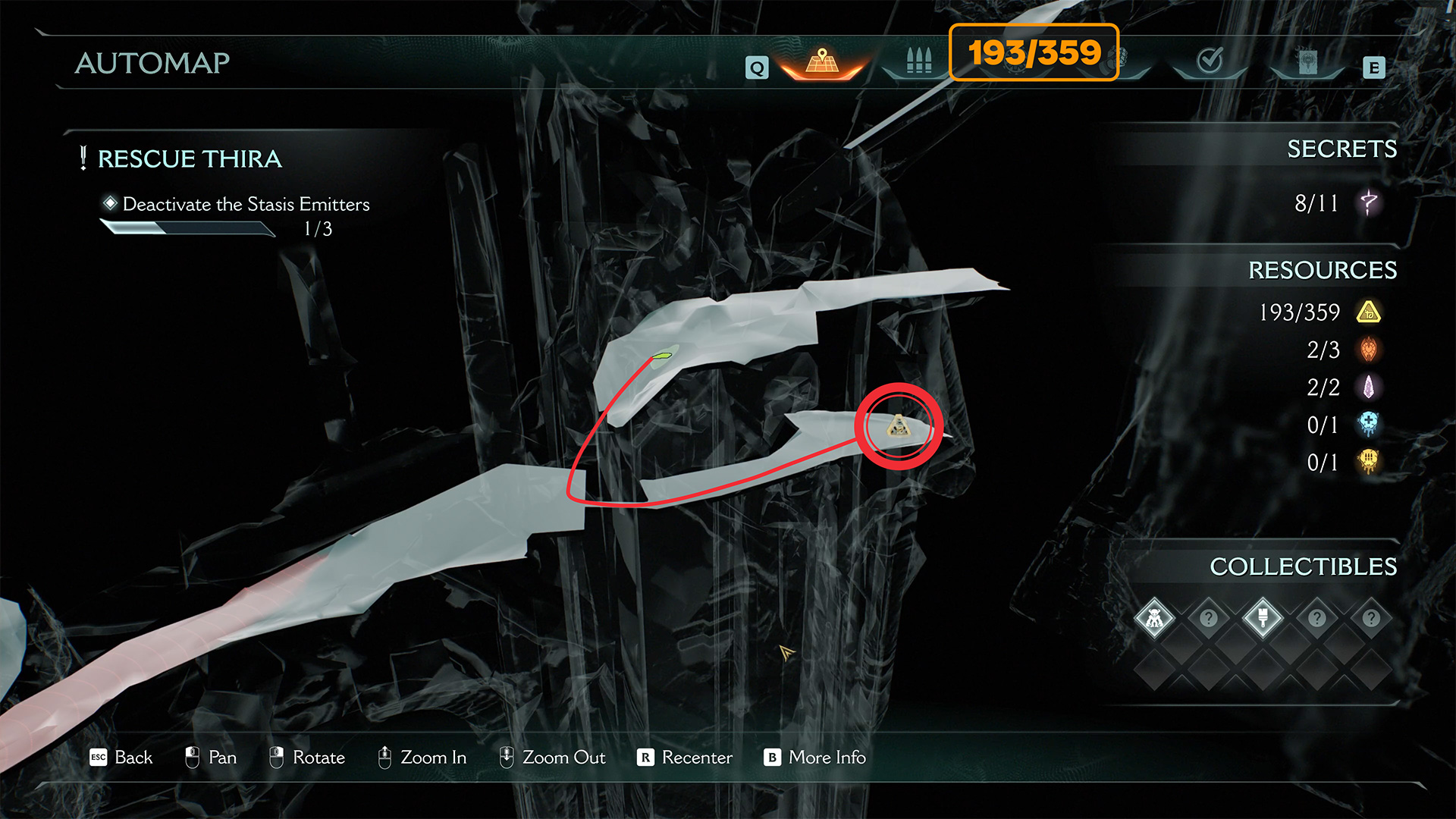
Task: Select the Automap tab with the map pin
Action: point(822,62)
